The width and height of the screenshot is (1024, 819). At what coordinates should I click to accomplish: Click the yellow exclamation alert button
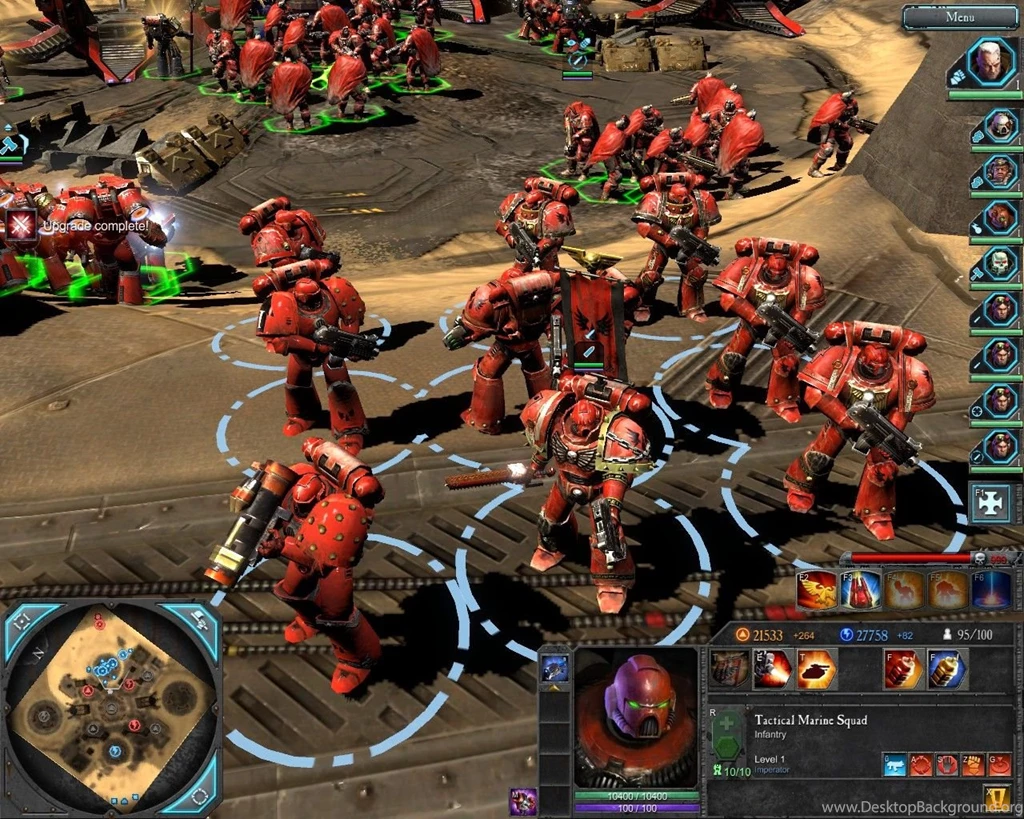[996, 797]
